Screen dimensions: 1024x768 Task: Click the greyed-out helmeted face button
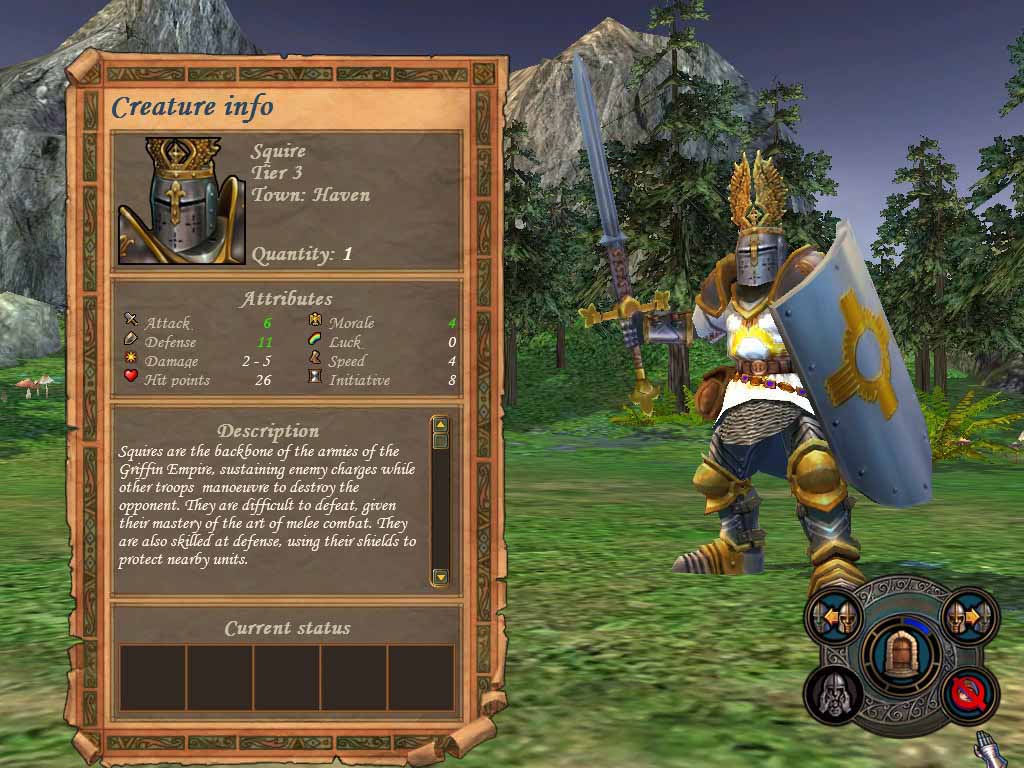pyautogui.click(x=834, y=693)
